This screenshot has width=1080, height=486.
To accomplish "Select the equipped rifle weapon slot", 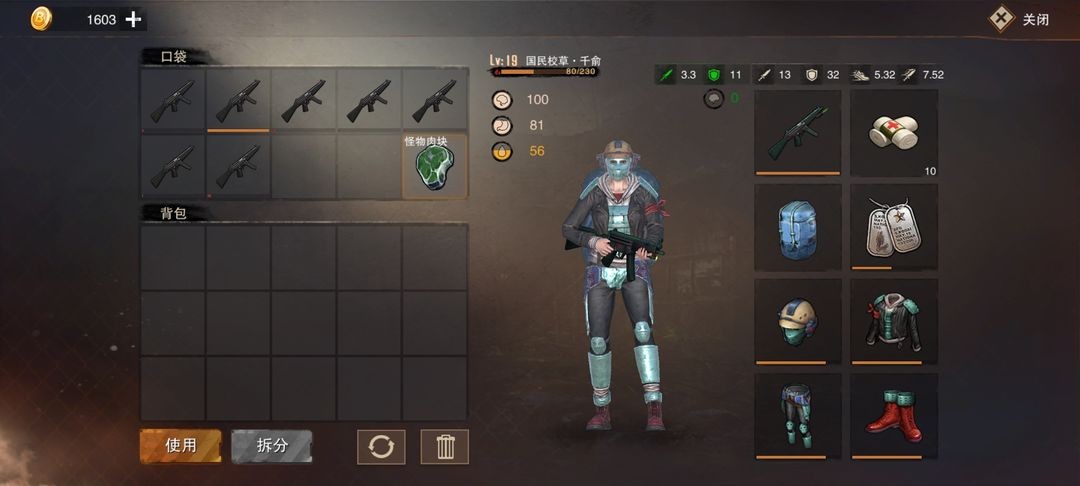I will [x=797, y=133].
